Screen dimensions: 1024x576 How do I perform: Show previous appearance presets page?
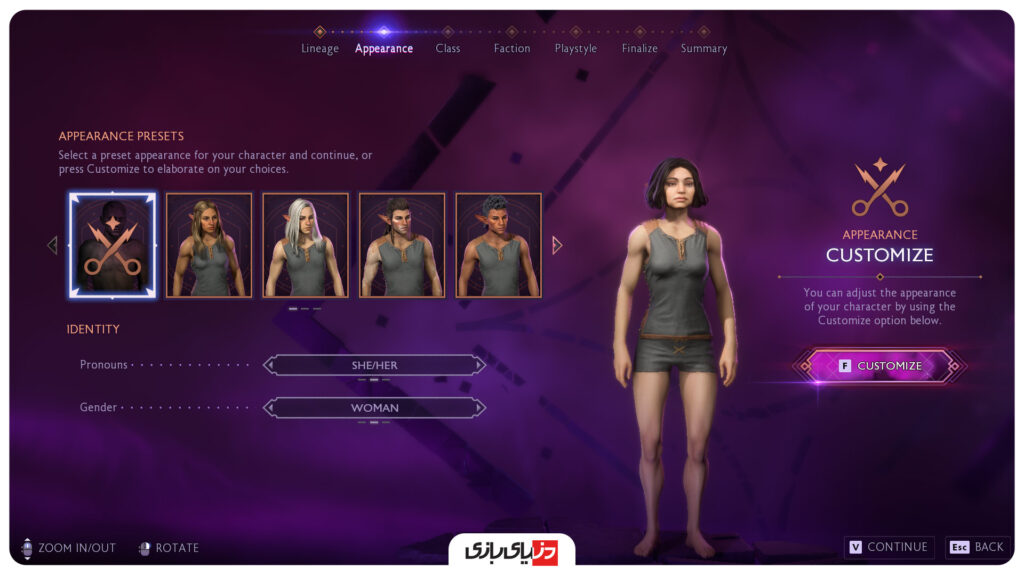52,245
